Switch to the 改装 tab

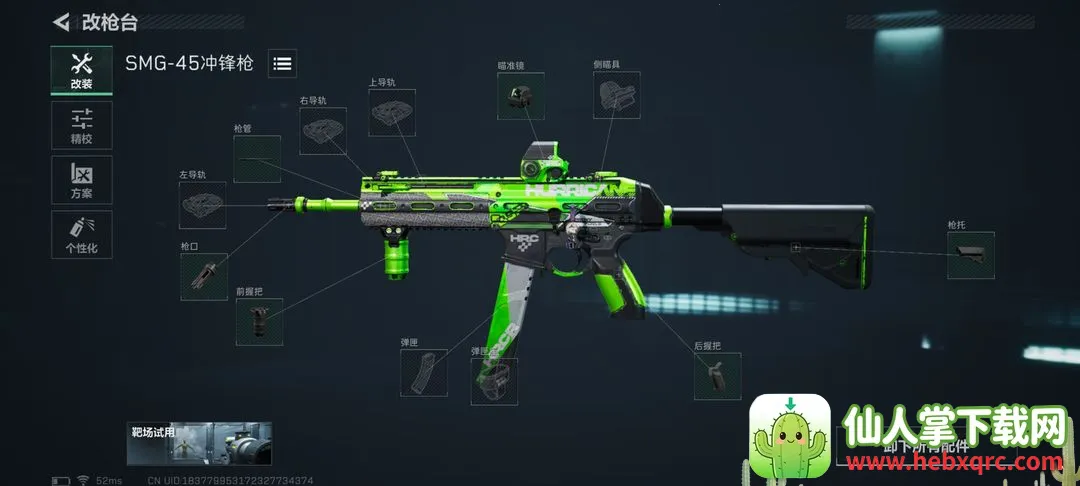click(82, 71)
